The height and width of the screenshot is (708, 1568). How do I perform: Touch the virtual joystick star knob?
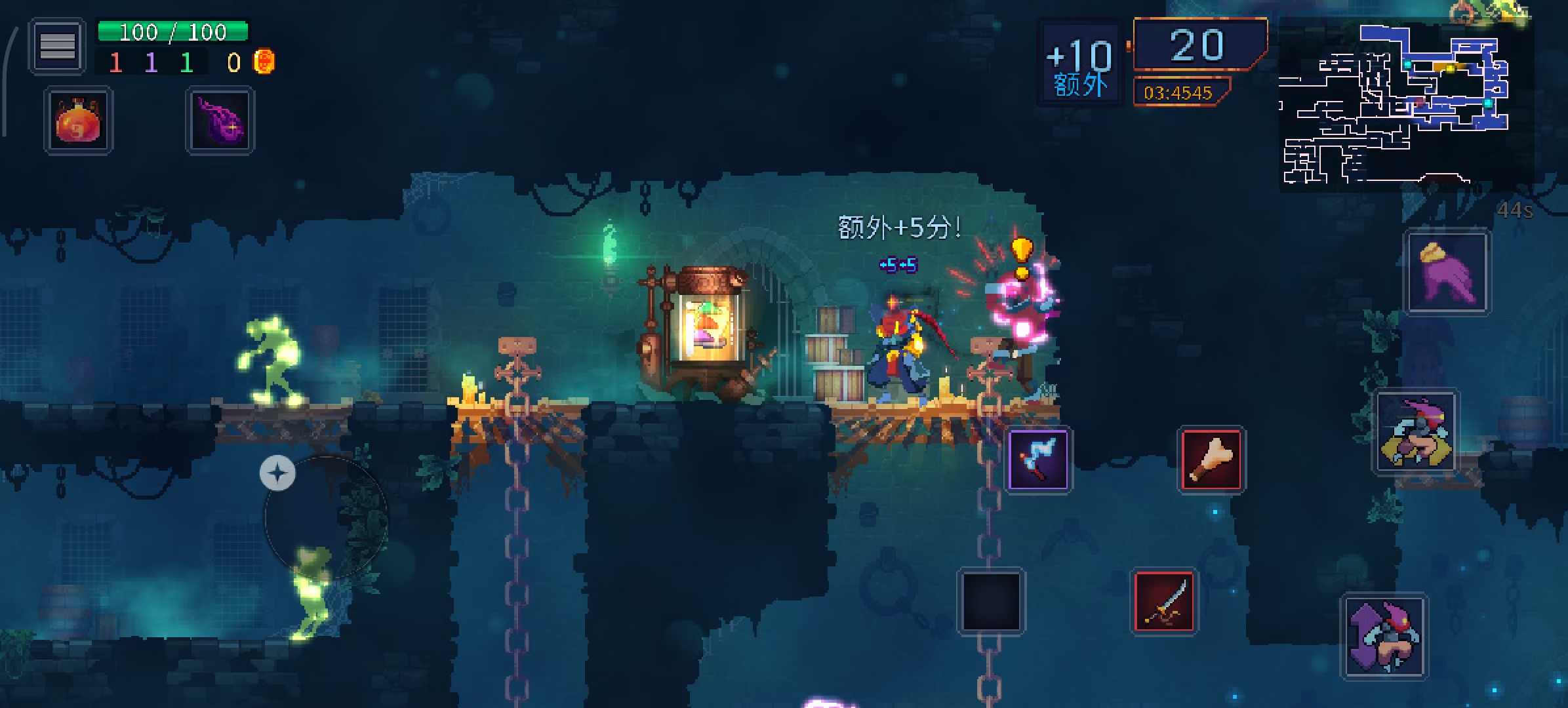(277, 473)
